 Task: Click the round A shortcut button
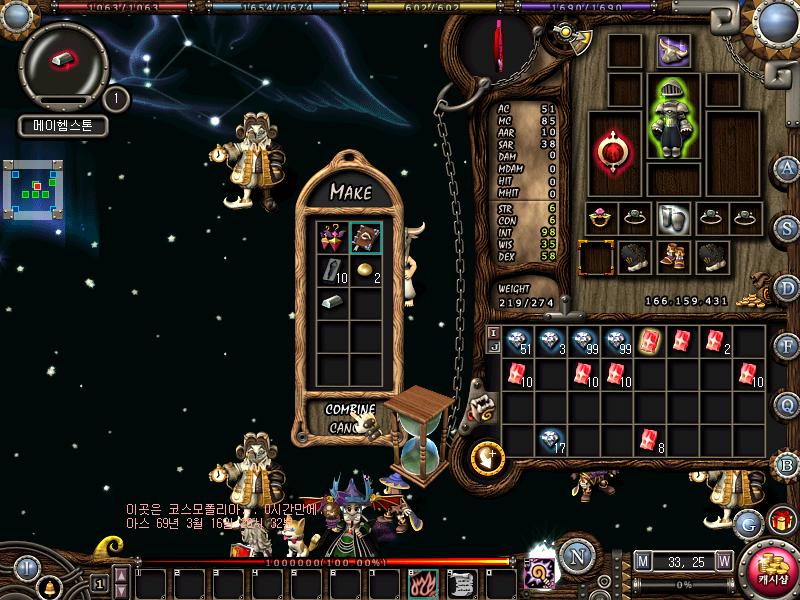click(788, 168)
